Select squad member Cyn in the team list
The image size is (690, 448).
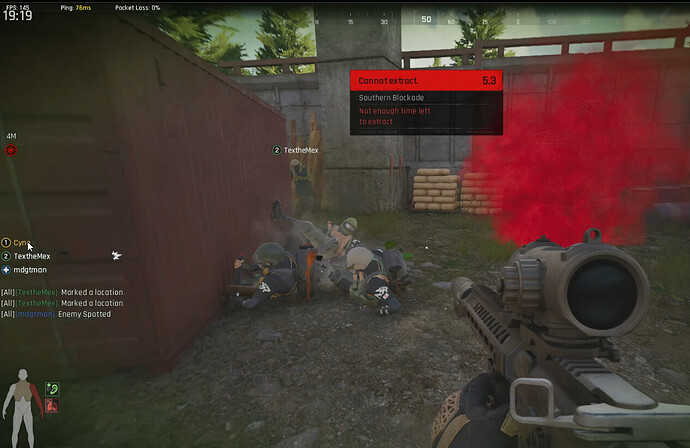[x=21, y=243]
